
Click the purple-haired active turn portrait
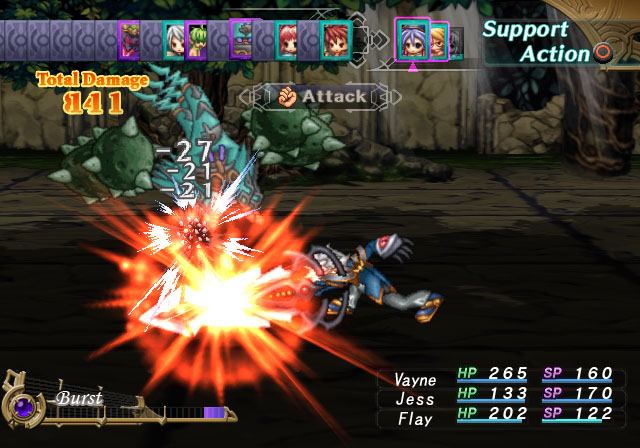pos(412,40)
